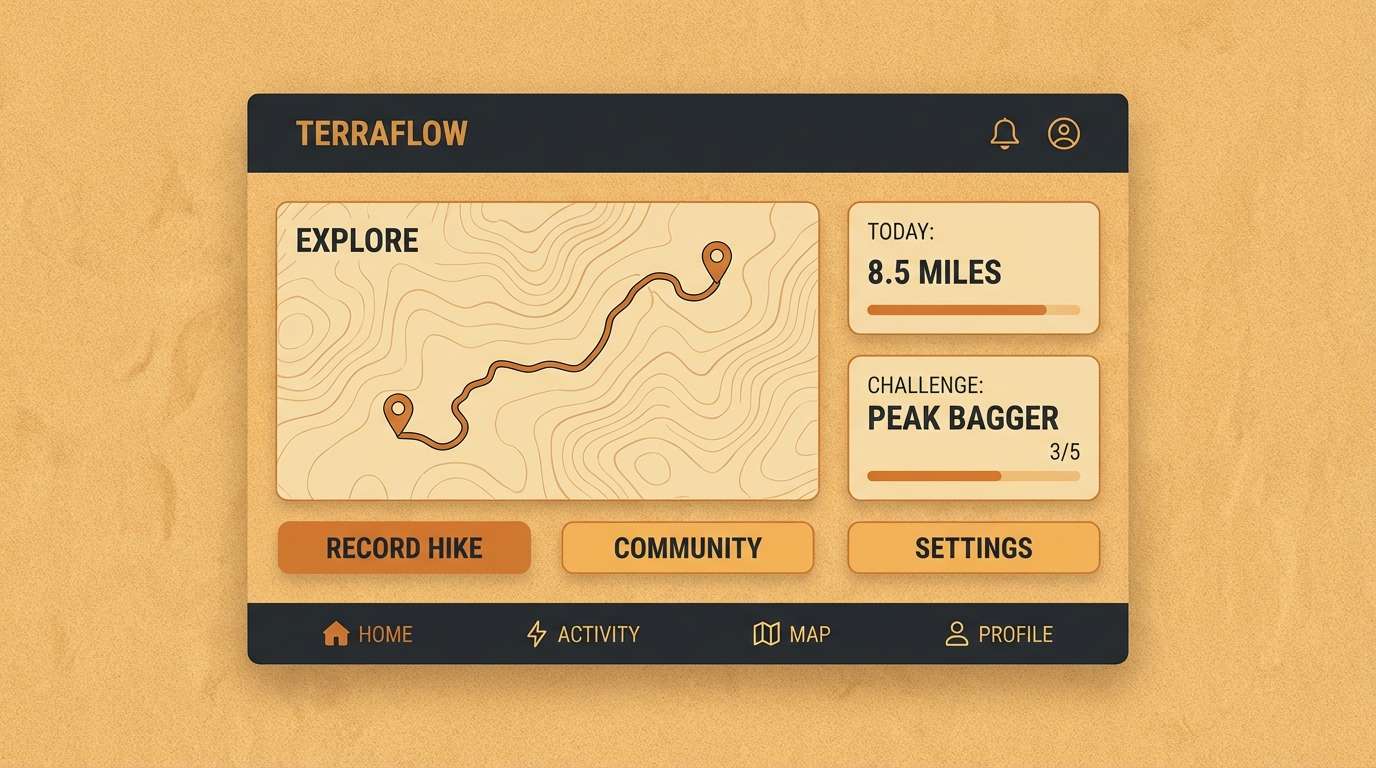Click the TerraFlow app title
This screenshot has height=768, width=1376.
(x=381, y=132)
